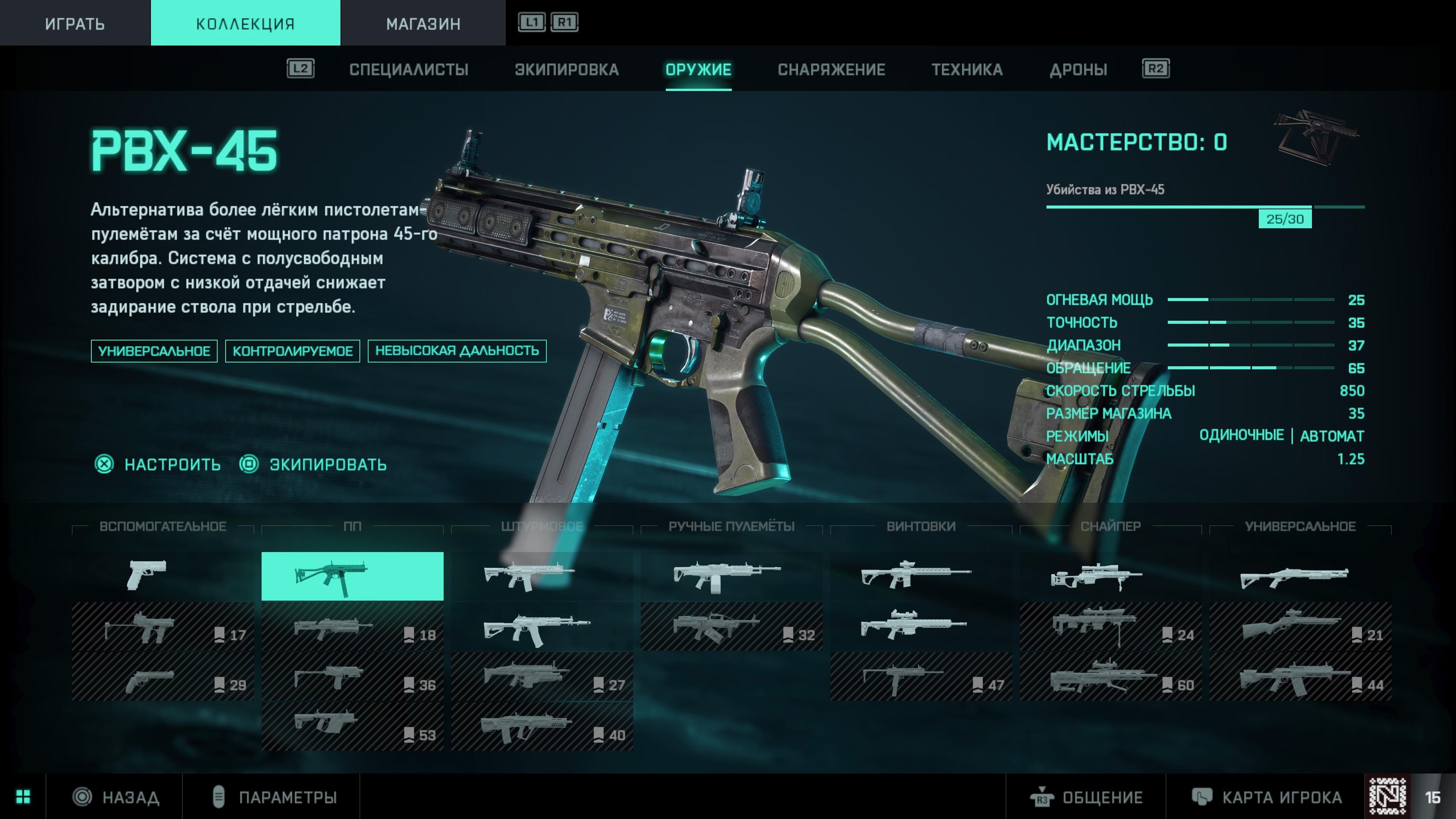The image size is (1456, 819).
Task: Open the ТЕХНИКА category
Action: (x=966, y=69)
